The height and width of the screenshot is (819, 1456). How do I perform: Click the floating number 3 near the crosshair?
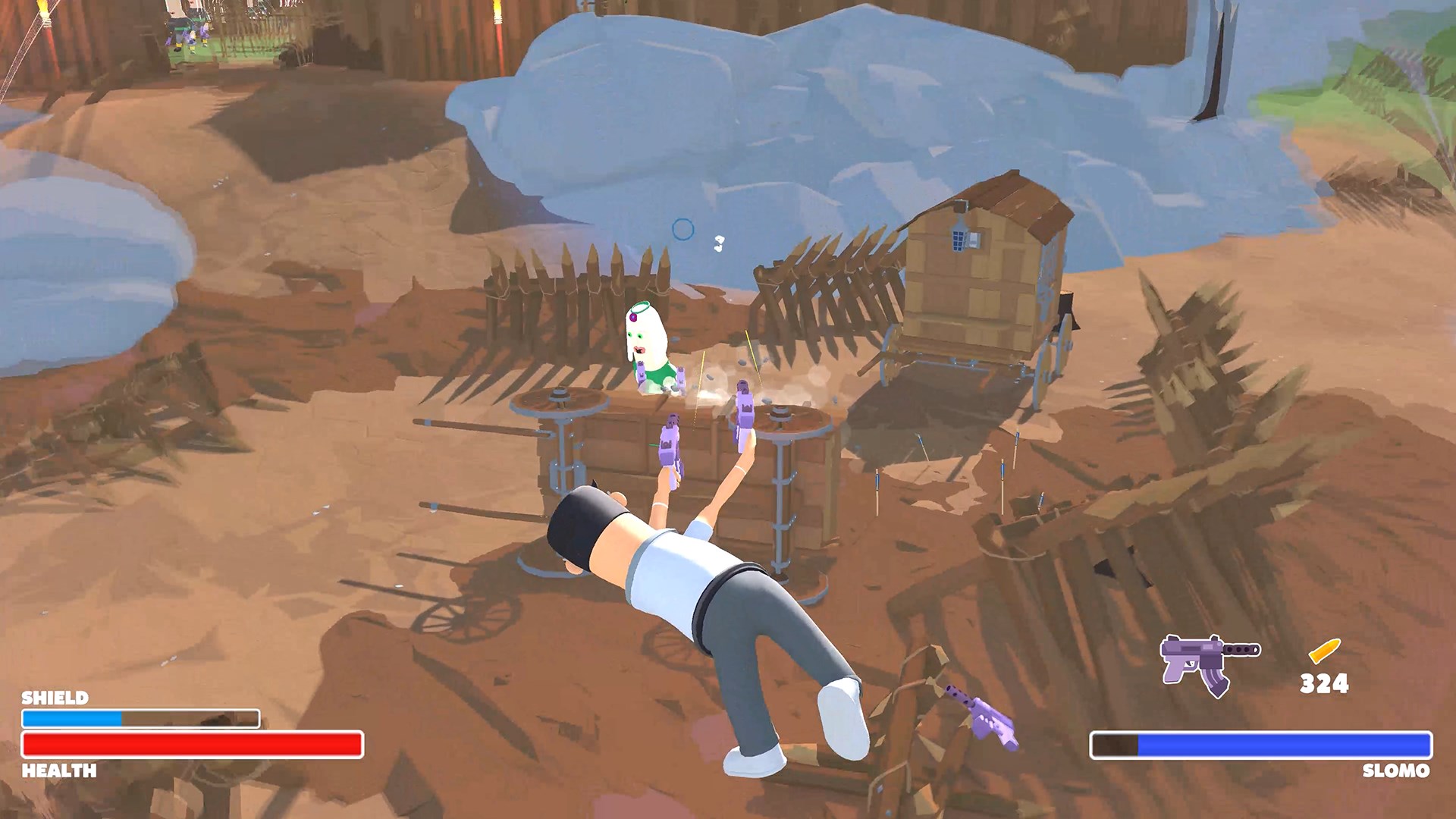pos(719,243)
